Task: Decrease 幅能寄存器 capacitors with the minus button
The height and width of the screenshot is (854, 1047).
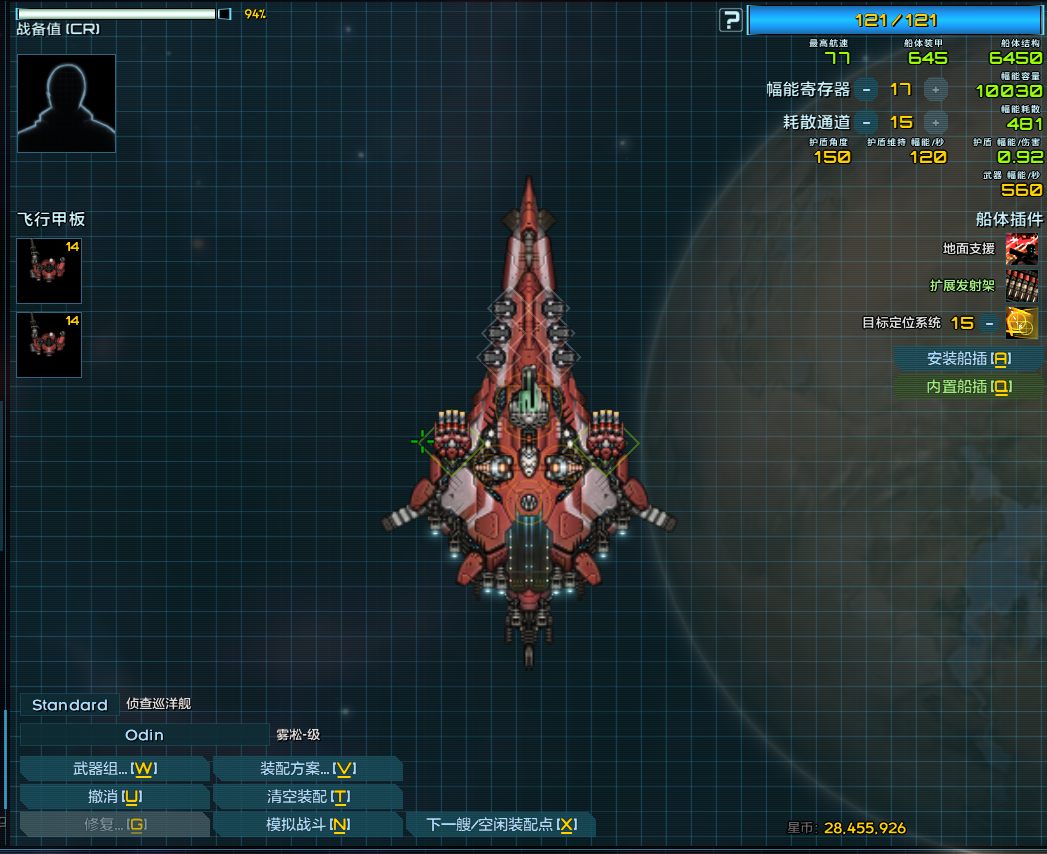Action: click(866, 90)
